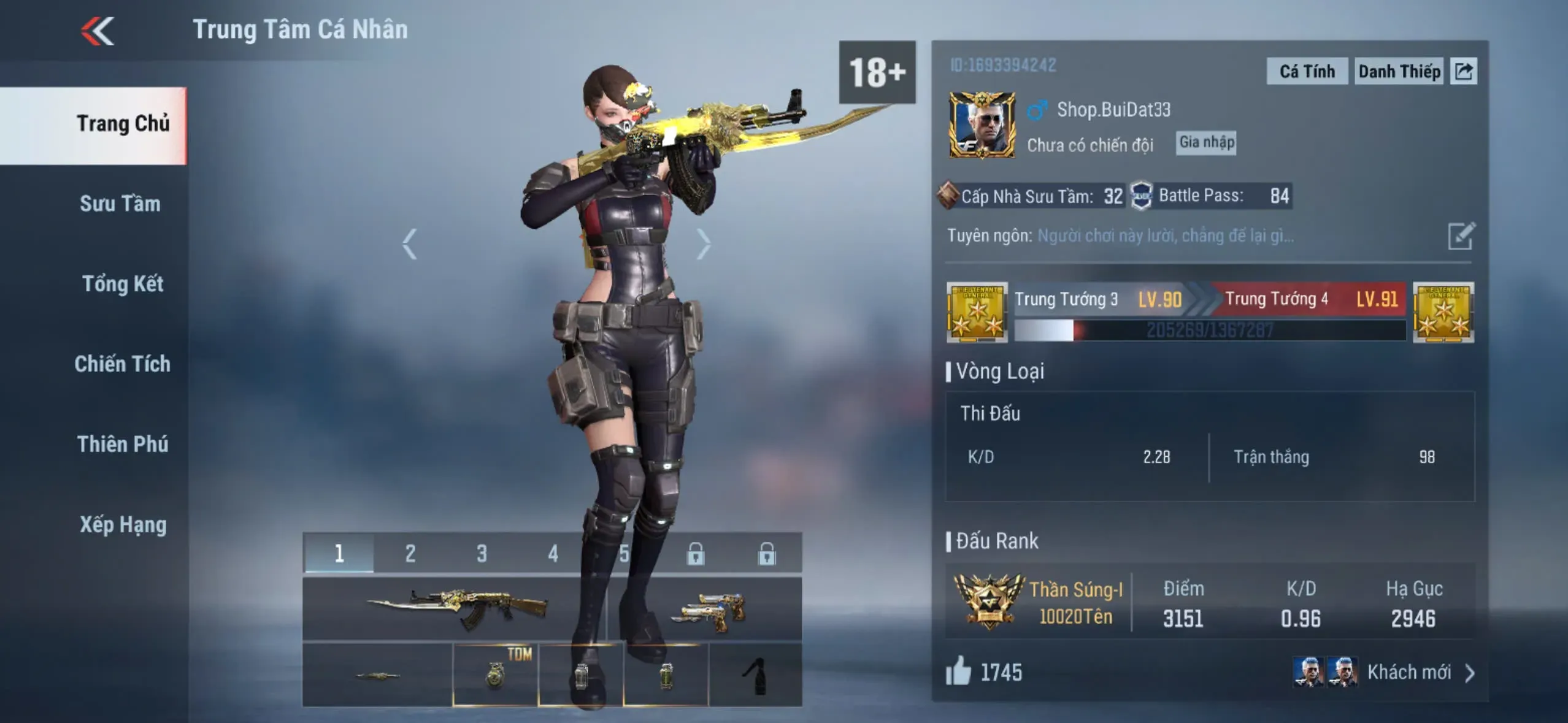The width and height of the screenshot is (1568, 723).
Task: Open the Sưu Tầm tab
Action: coord(120,204)
